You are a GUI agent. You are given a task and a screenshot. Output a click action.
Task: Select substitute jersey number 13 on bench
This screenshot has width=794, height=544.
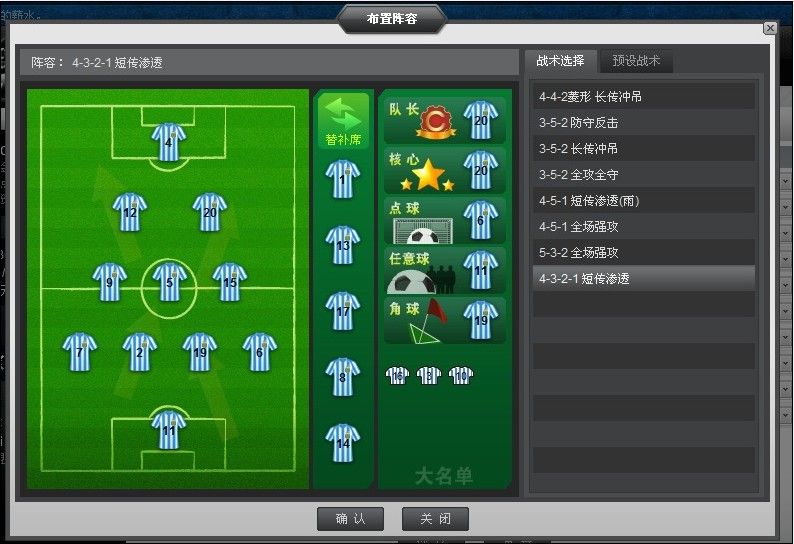343,245
